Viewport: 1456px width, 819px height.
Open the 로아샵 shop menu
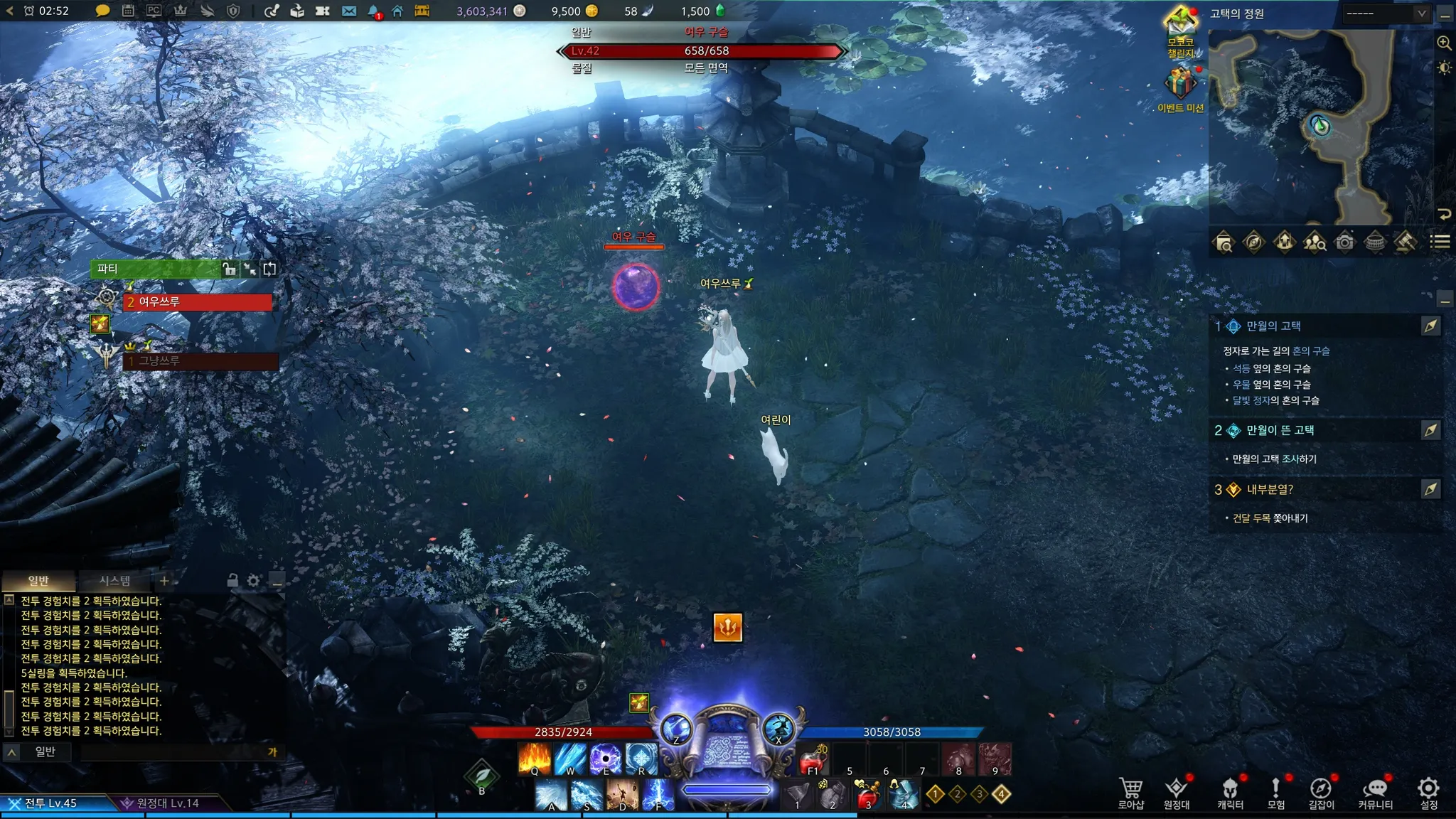pos(1130,792)
